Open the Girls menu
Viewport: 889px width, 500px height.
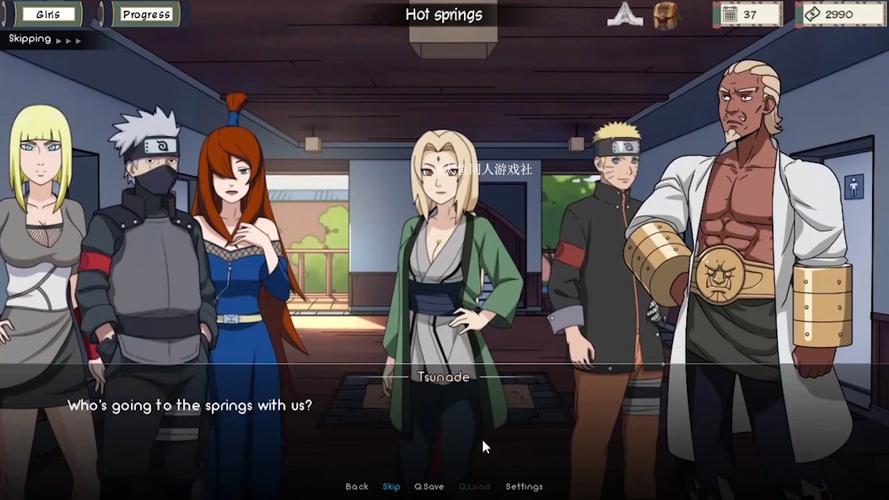(x=46, y=14)
